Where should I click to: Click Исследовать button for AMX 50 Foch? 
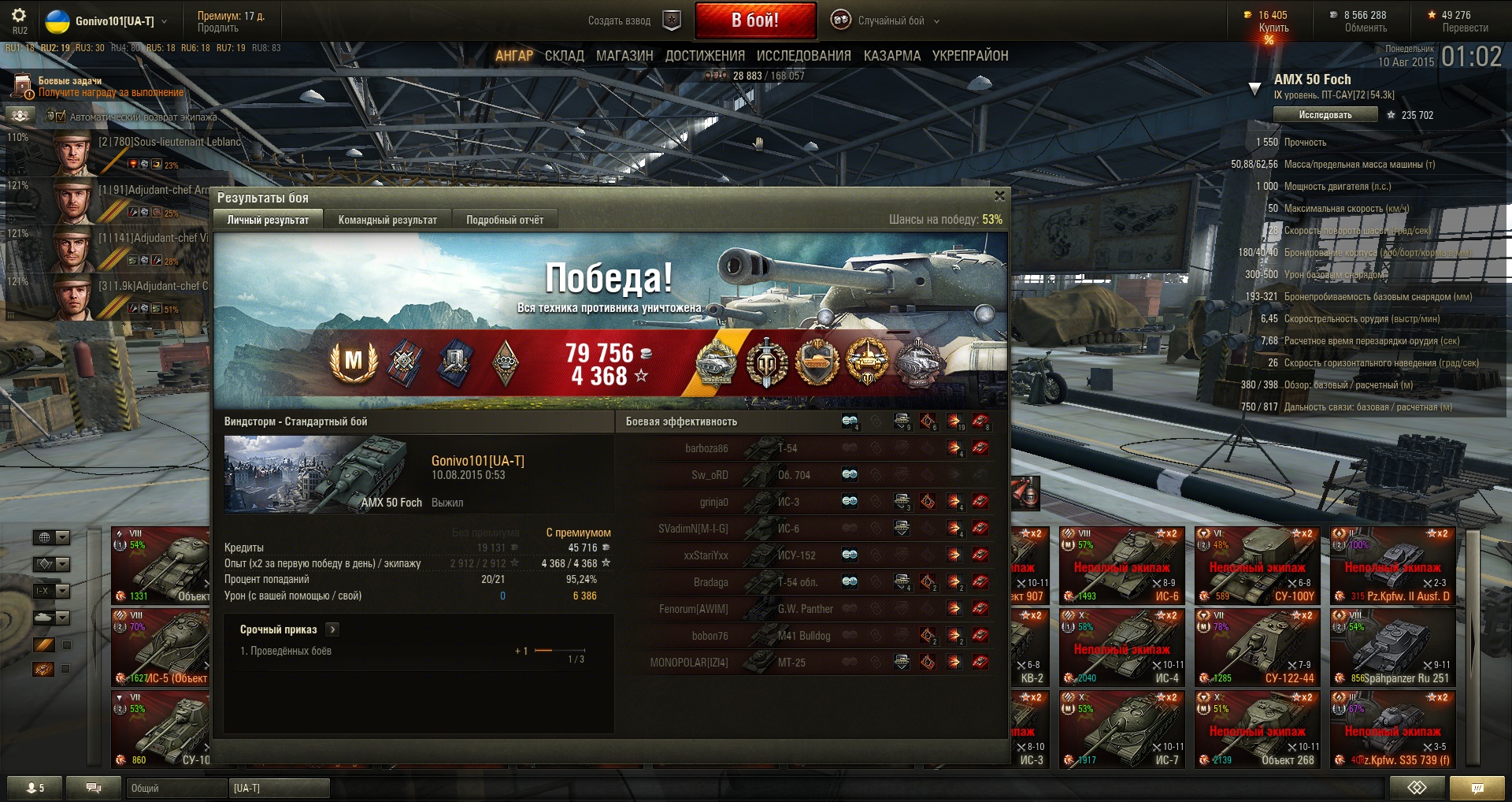coord(1325,115)
